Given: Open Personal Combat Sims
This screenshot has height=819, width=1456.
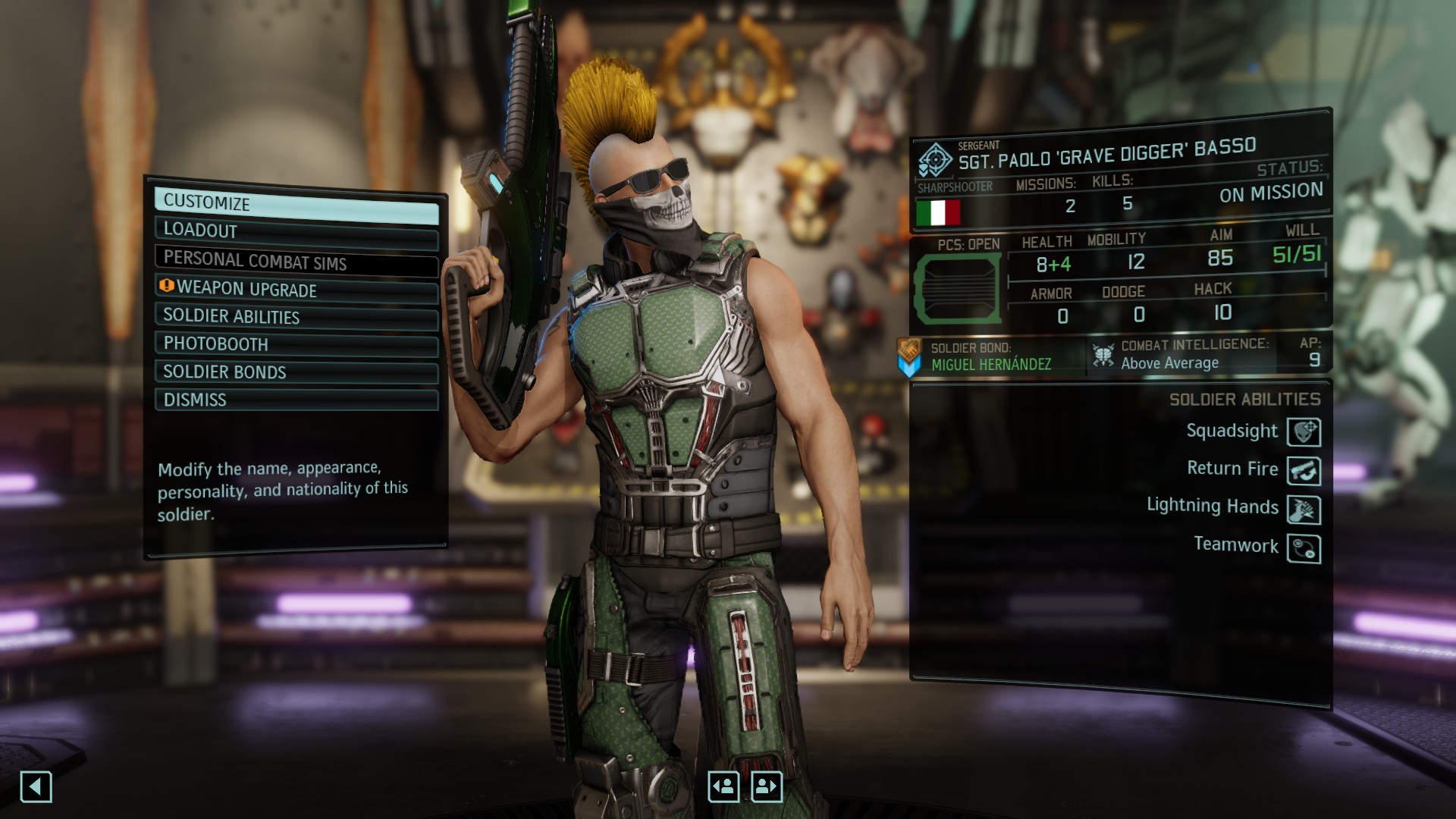Looking at the screenshot, I should click(x=296, y=262).
